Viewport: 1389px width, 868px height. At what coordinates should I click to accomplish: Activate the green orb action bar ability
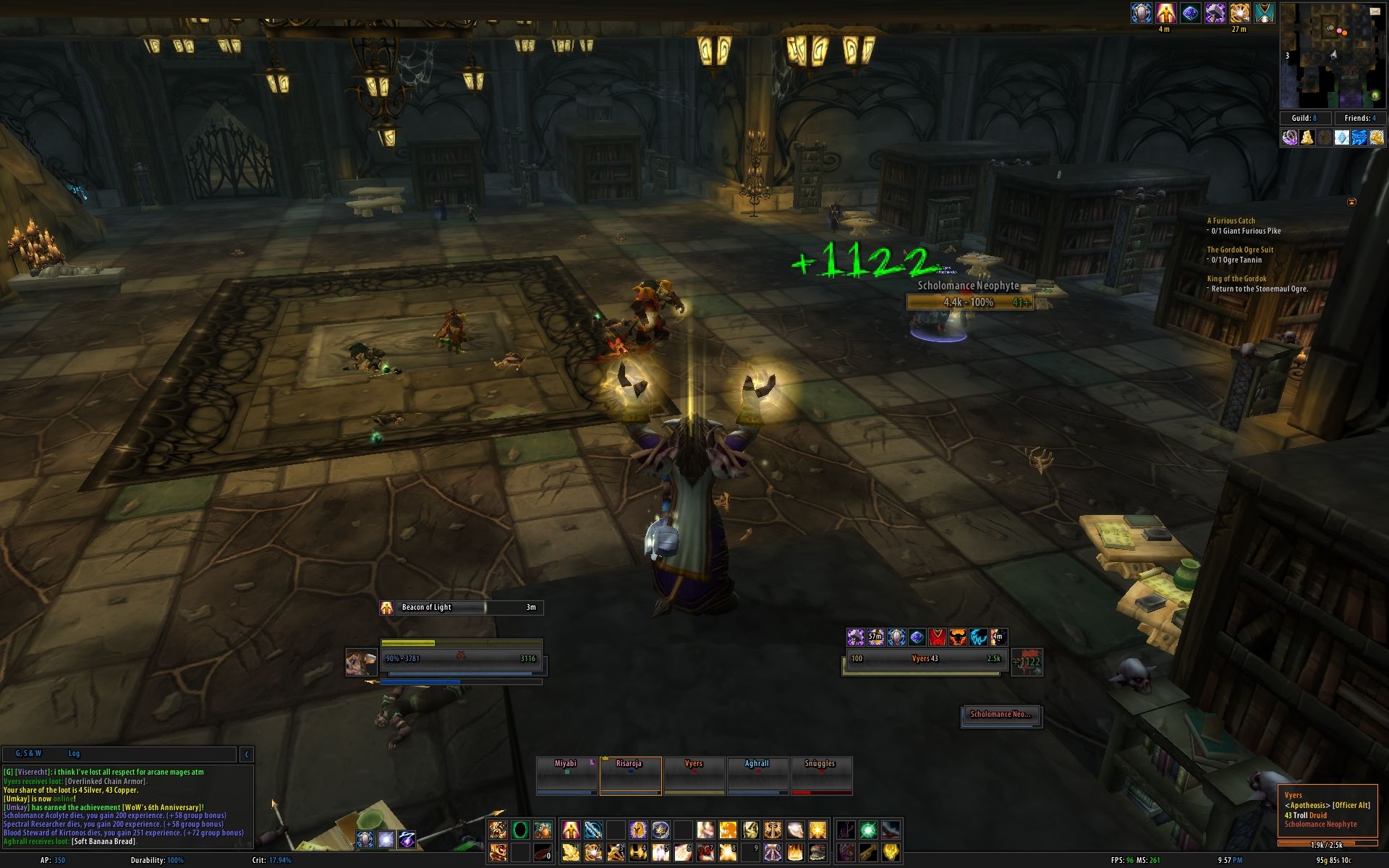pyautogui.click(x=868, y=829)
